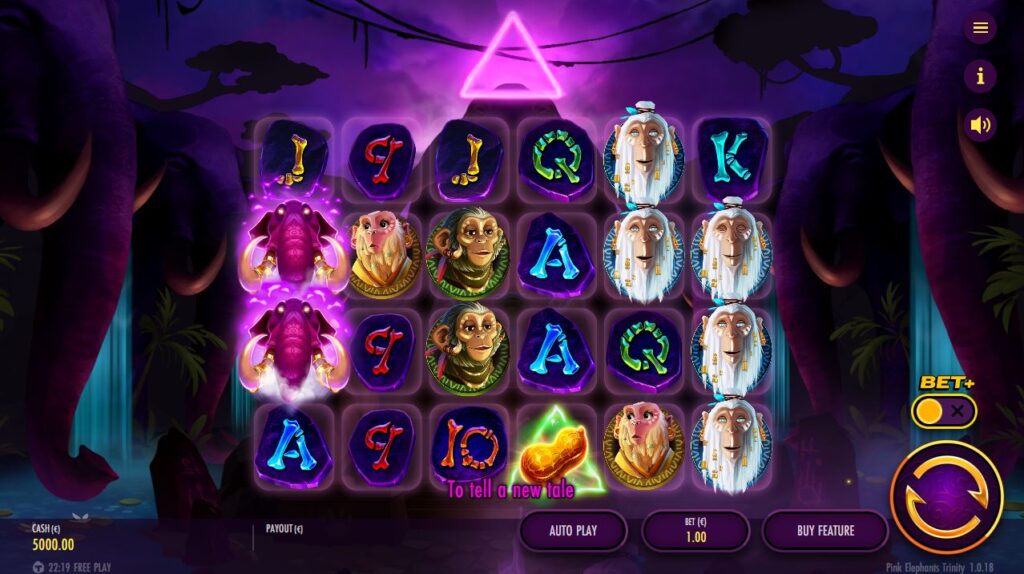Toggle the BET+ switch
Image resolution: width=1024 pixels, height=574 pixels.
pyautogui.click(x=943, y=411)
